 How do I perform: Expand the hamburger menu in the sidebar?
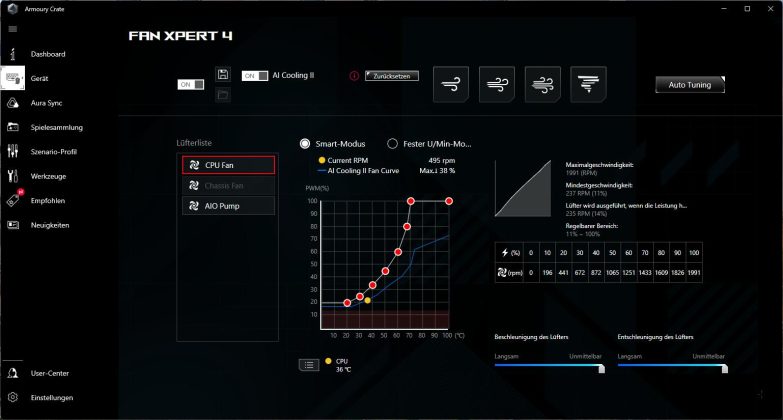tap(13, 29)
